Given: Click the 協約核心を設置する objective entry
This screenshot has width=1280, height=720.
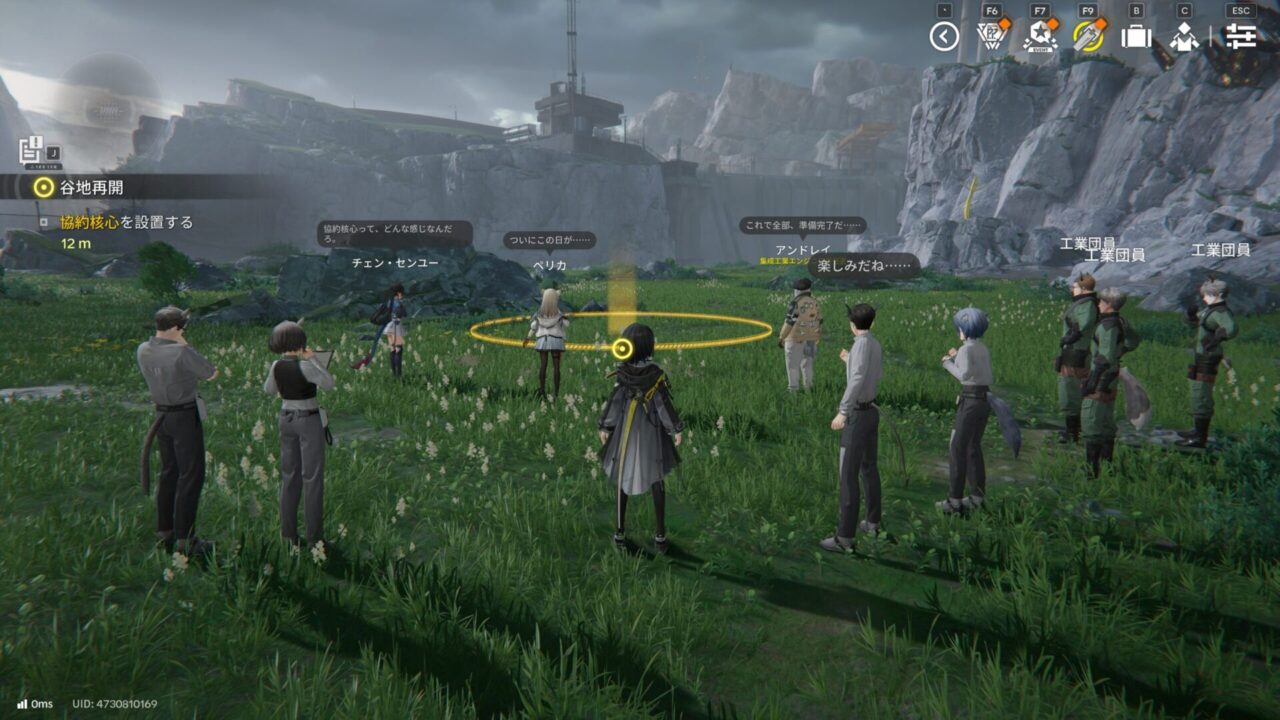Looking at the screenshot, I should [126, 222].
